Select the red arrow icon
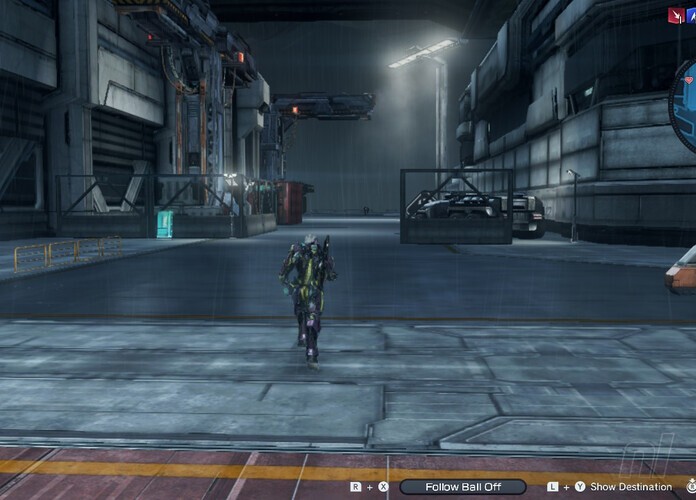The height and width of the screenshot is (500, 696). (676, 15)
